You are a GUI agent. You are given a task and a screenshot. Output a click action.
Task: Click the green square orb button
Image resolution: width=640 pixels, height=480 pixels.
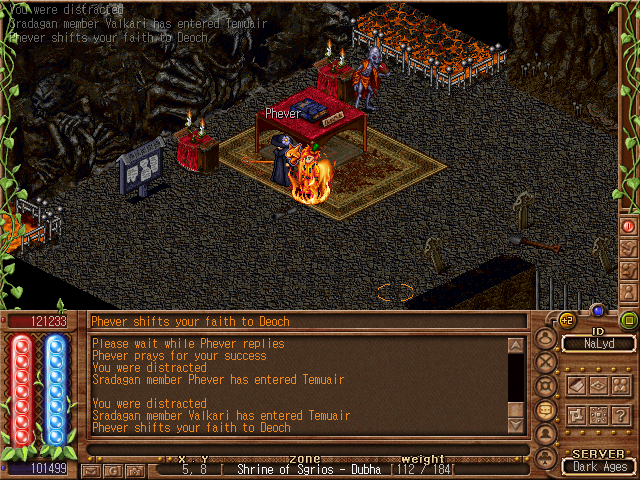[x=629, y=320]
